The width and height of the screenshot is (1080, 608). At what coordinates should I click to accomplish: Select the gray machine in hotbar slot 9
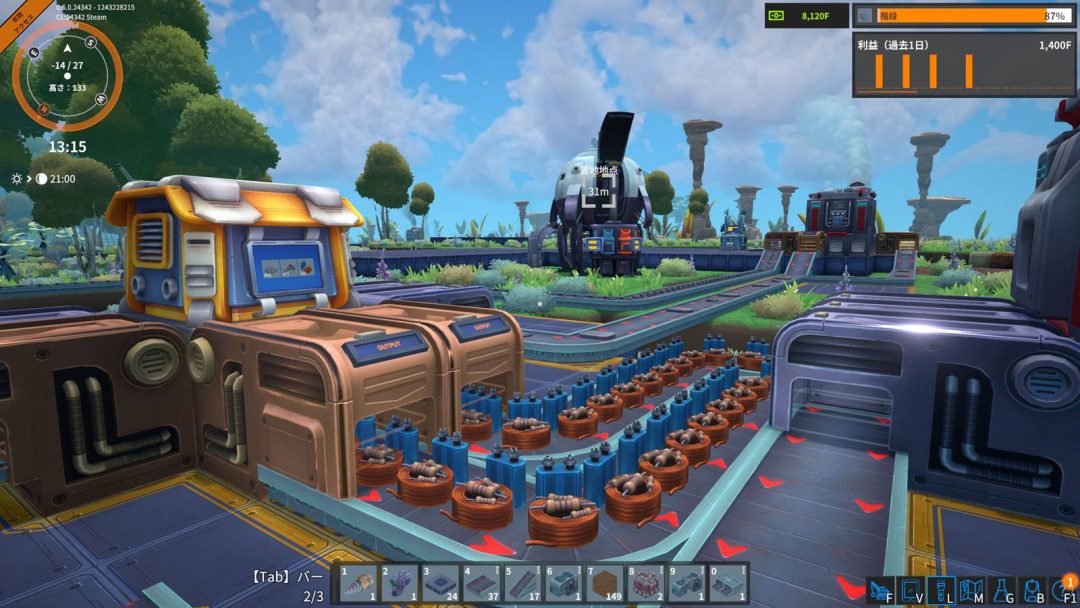(x=686, y=584)
